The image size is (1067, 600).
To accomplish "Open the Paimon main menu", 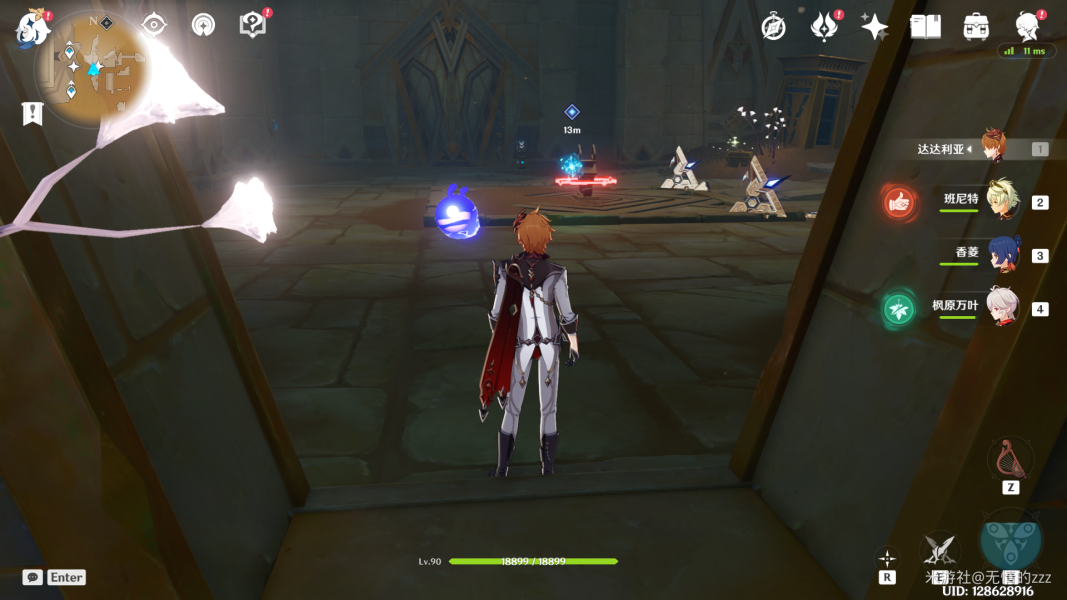I will 32,27.
